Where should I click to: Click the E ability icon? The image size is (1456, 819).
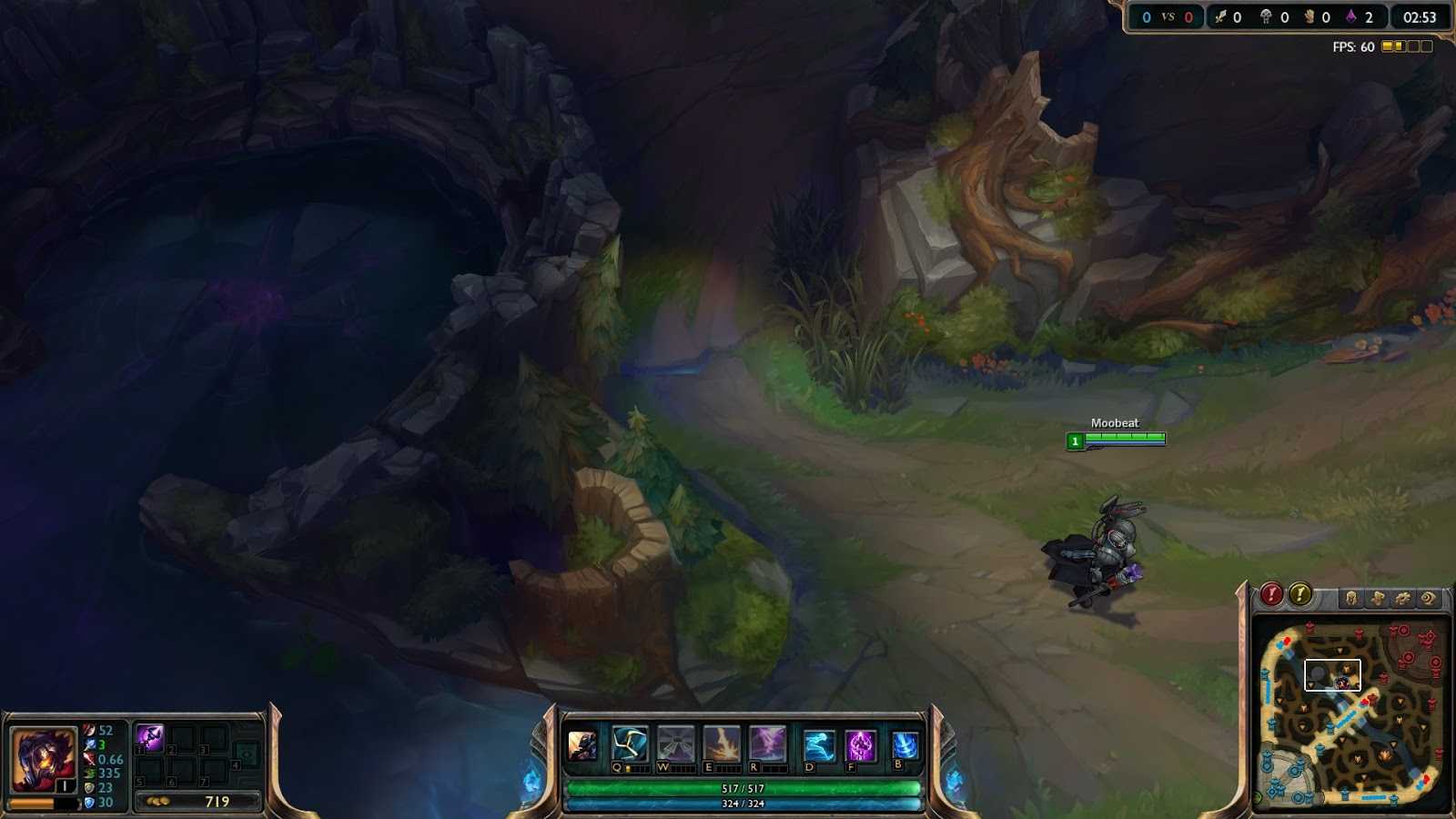pyautogui.click(x=720, y=744)
